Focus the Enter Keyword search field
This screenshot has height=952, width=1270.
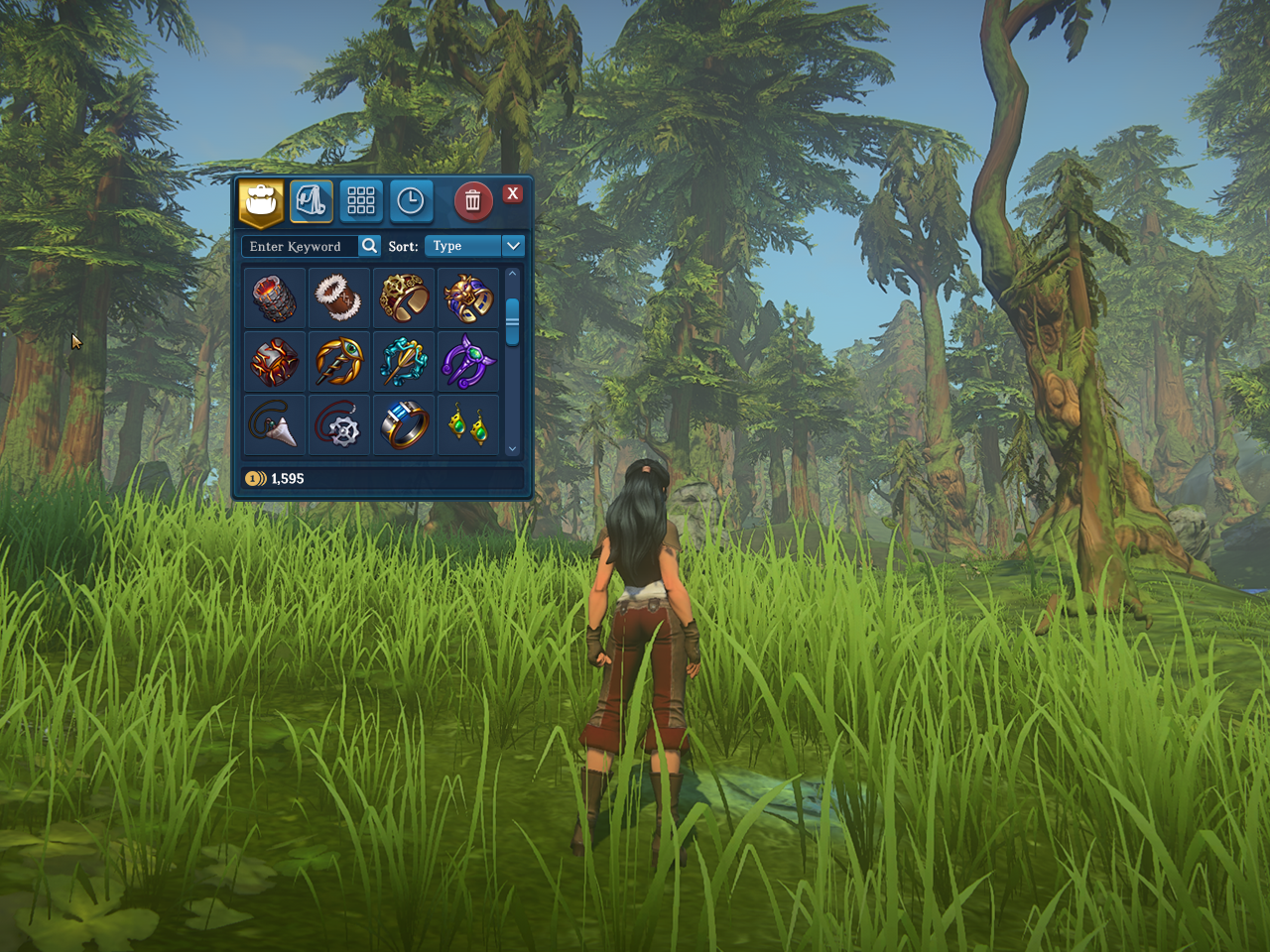298,246
